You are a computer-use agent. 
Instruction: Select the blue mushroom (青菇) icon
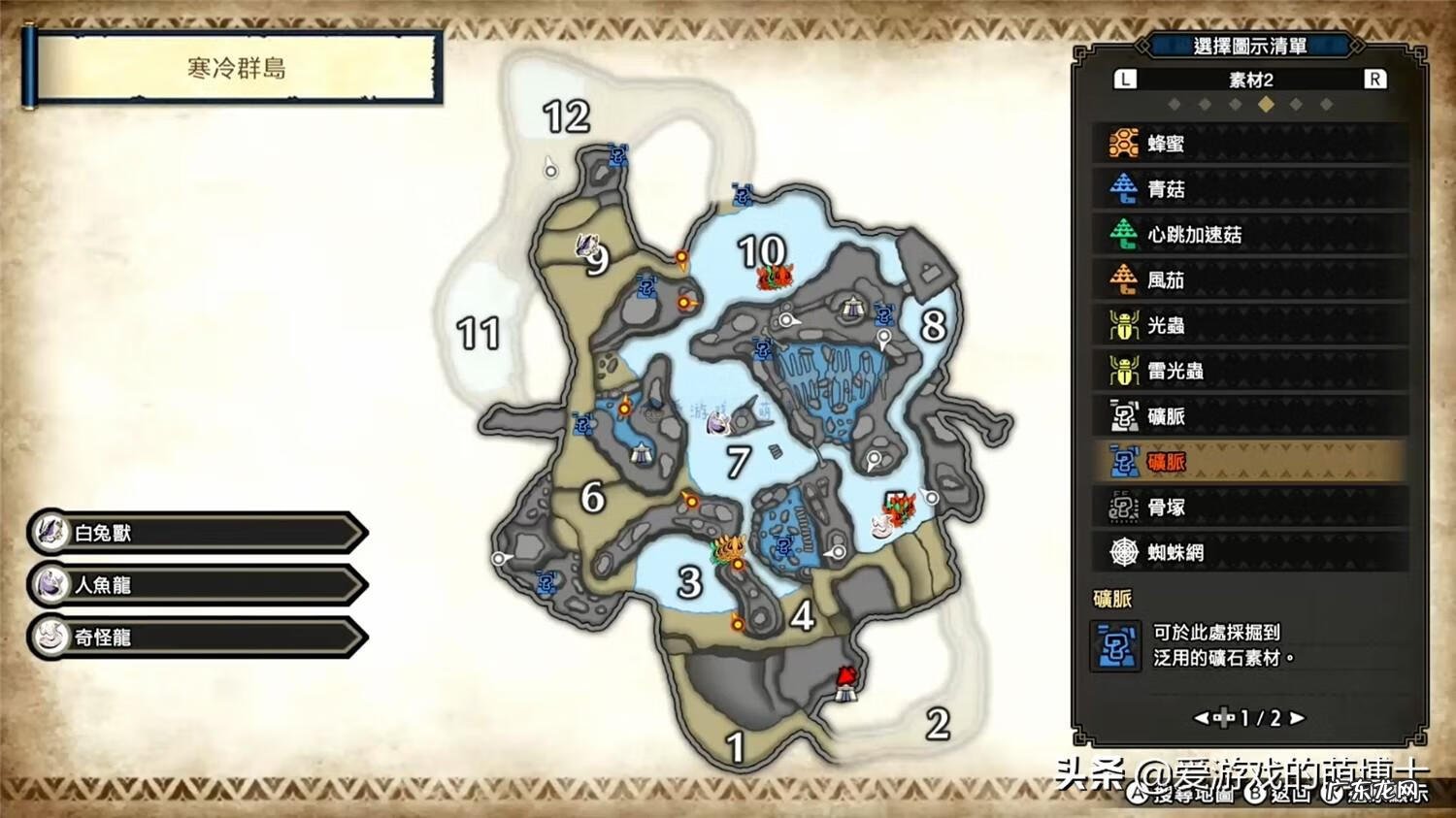tap(1121, 189)
